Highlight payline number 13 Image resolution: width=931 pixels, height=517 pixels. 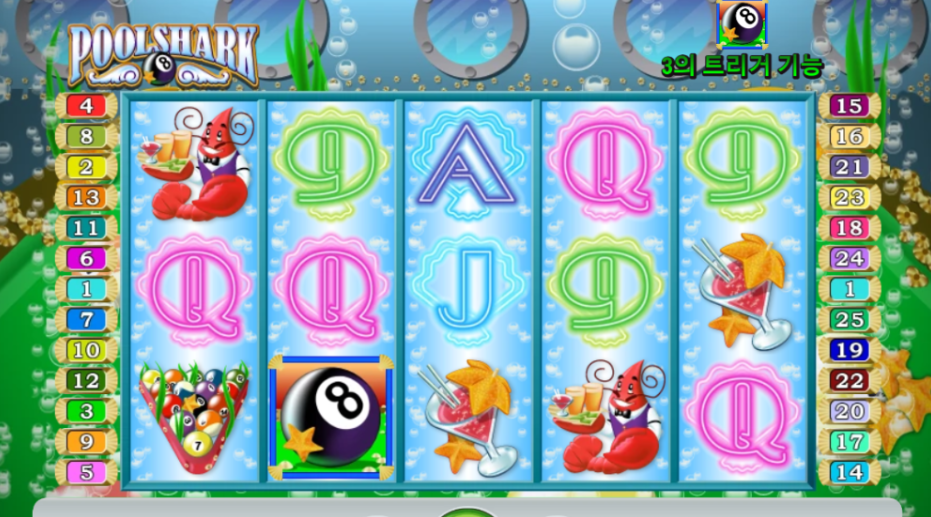[x=87, y=197]
